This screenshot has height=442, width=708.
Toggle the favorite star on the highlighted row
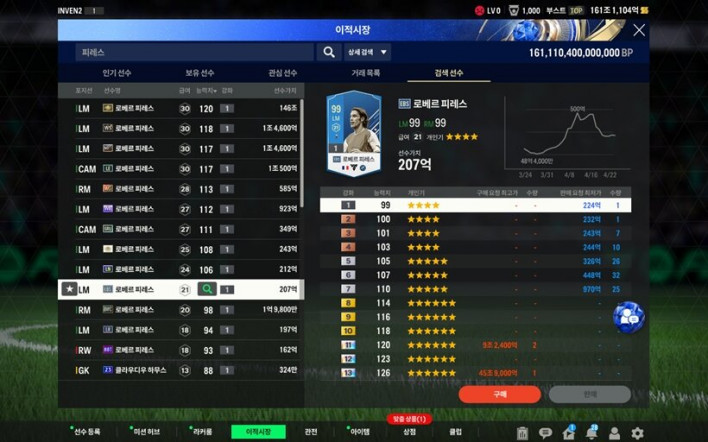[68, 289]
